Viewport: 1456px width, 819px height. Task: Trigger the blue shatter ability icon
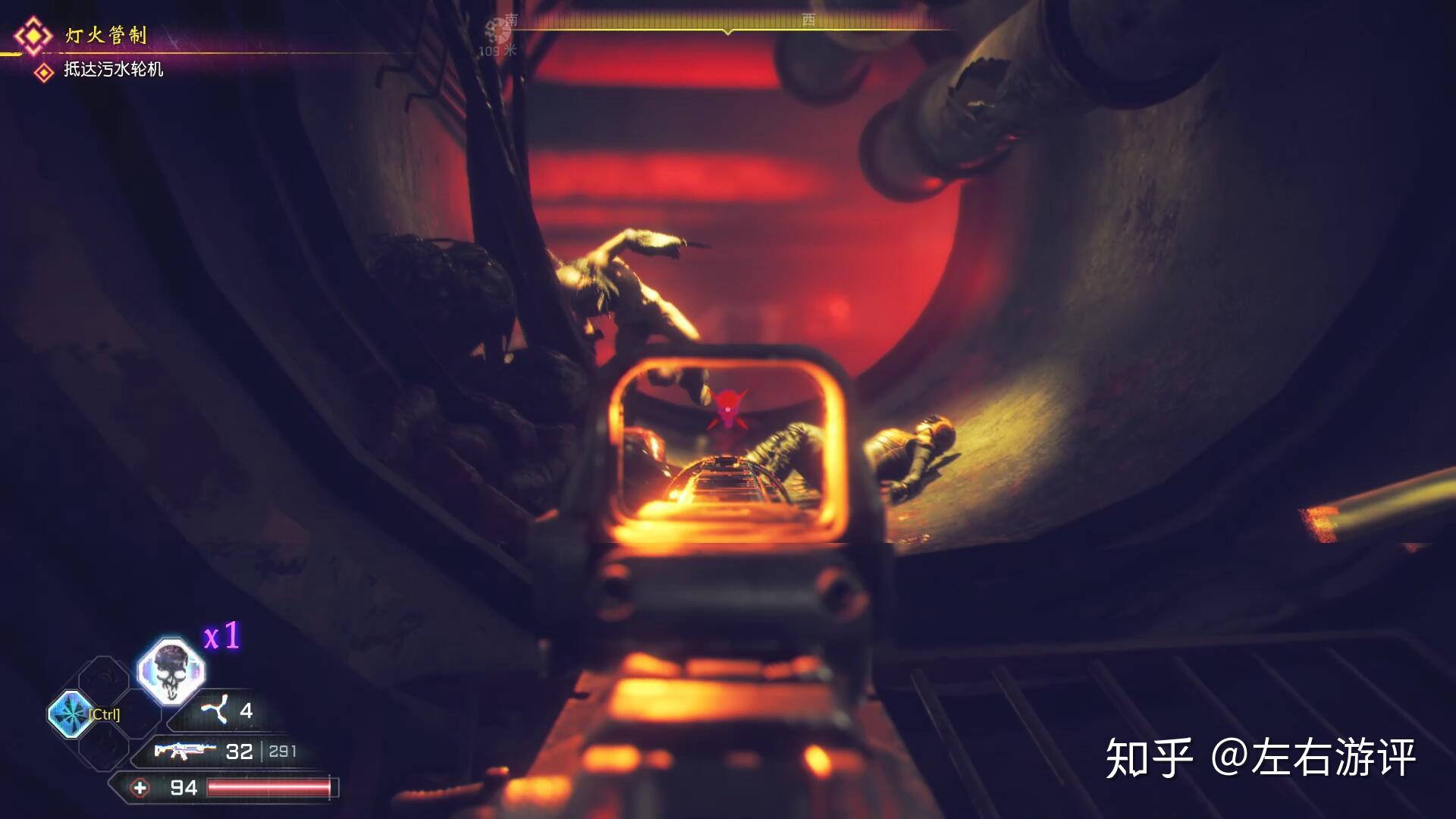tap(71, 714)
